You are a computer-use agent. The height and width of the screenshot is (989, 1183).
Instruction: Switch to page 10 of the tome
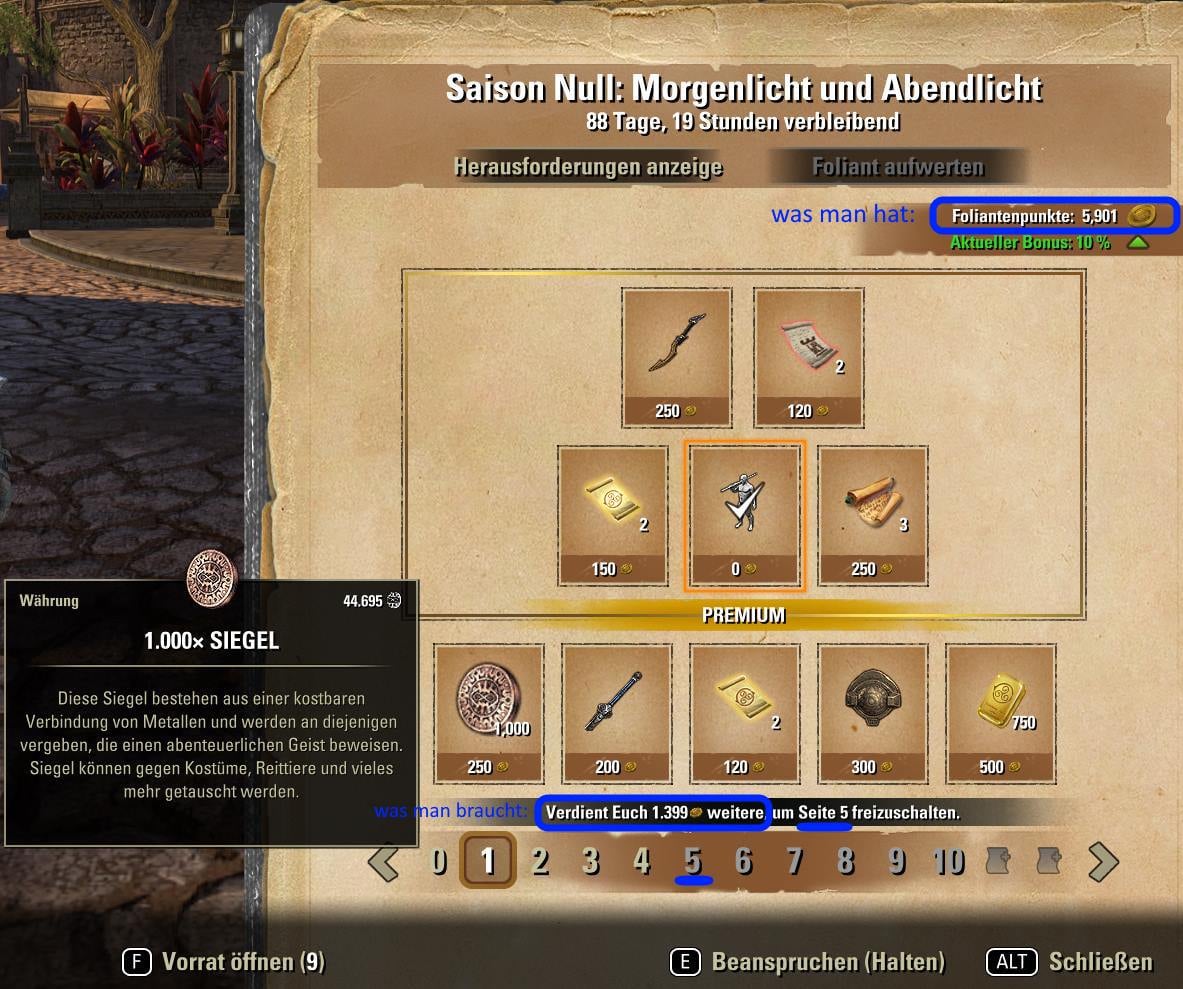pos(948,861)
